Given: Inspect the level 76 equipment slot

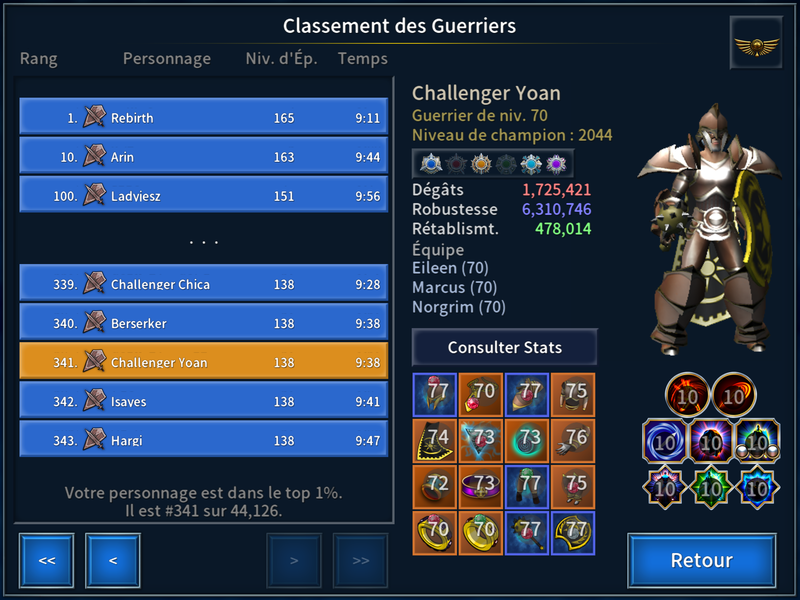Looking at the screenshot, I should pos(574,440).
